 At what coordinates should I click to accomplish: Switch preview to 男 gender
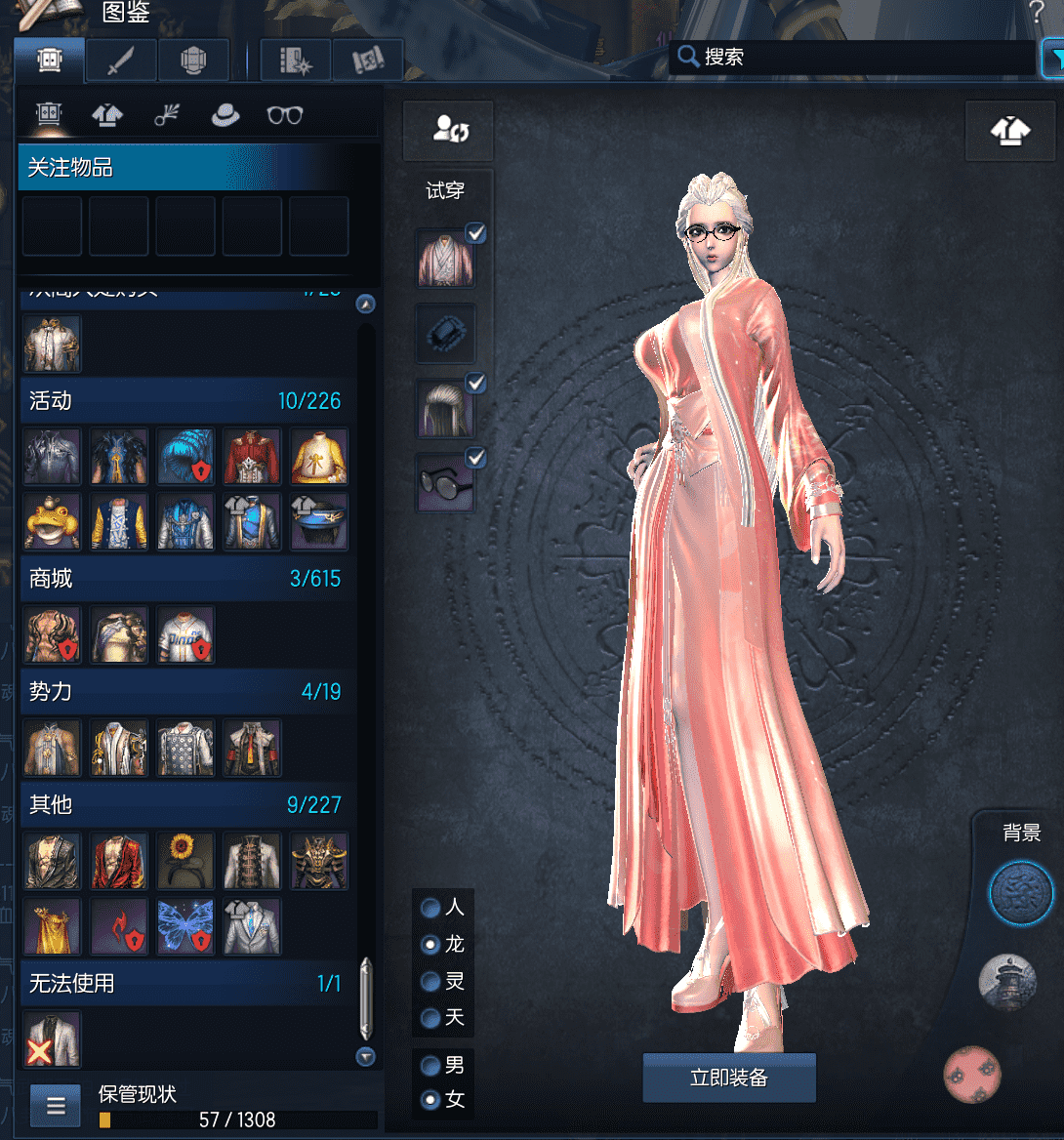click(x=430, y=1065)
